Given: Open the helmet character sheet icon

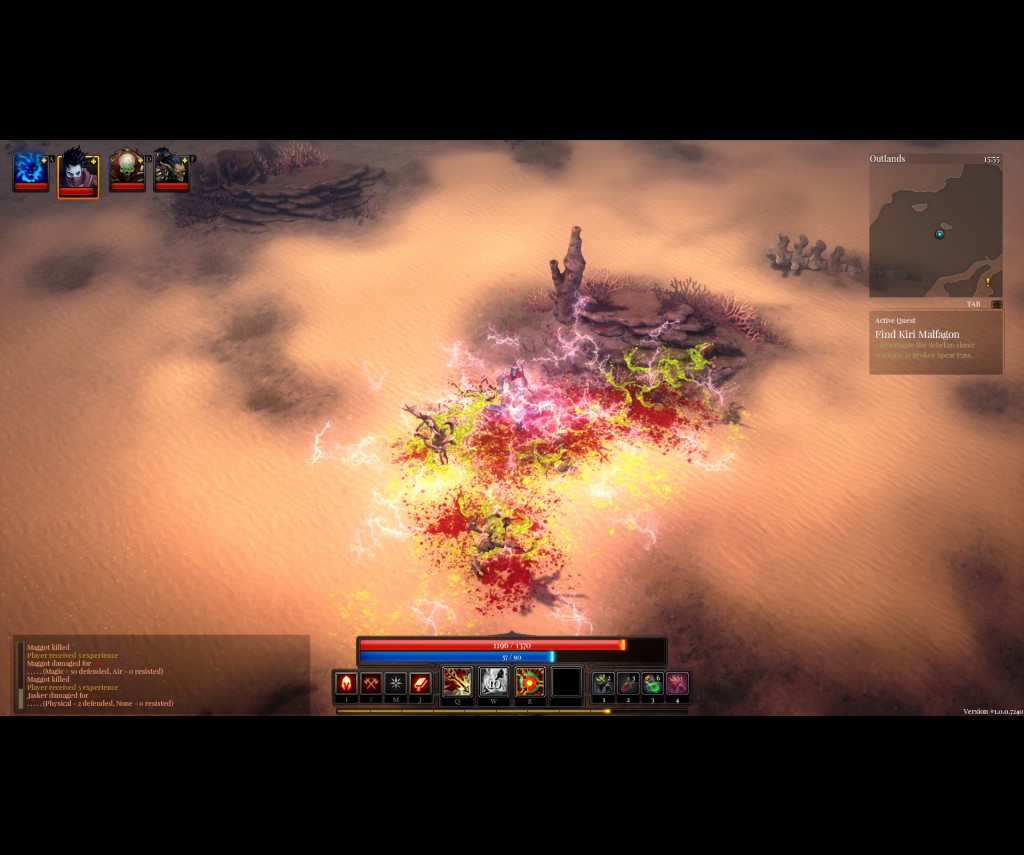Looking at the screenshot, I should [346, 684].
